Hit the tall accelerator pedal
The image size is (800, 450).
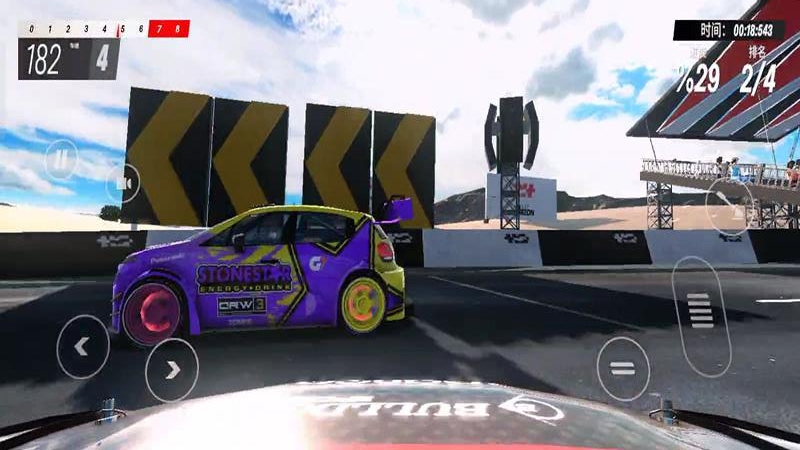701,312
